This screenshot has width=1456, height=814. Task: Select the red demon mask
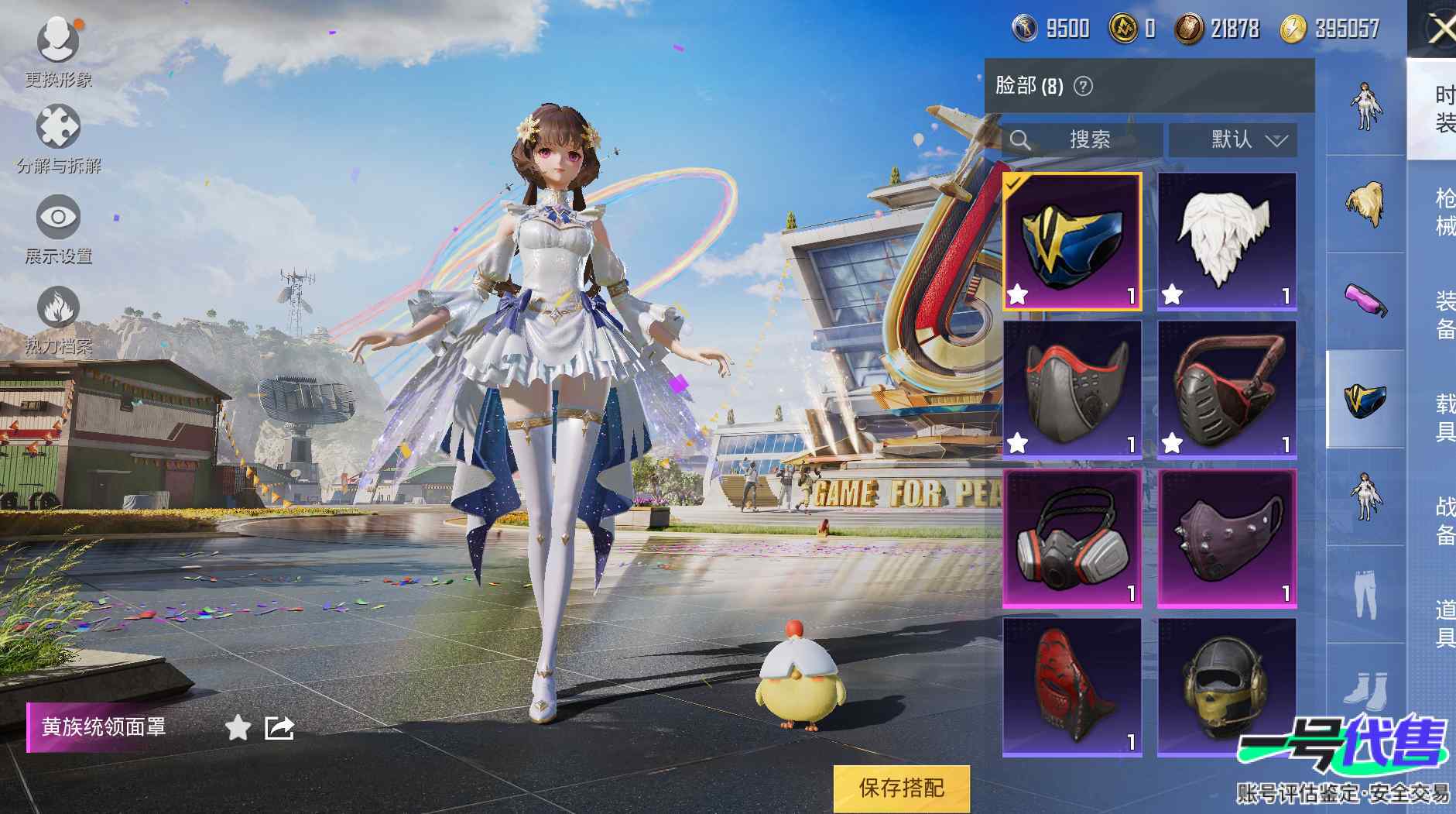(x=1072, y=686)
